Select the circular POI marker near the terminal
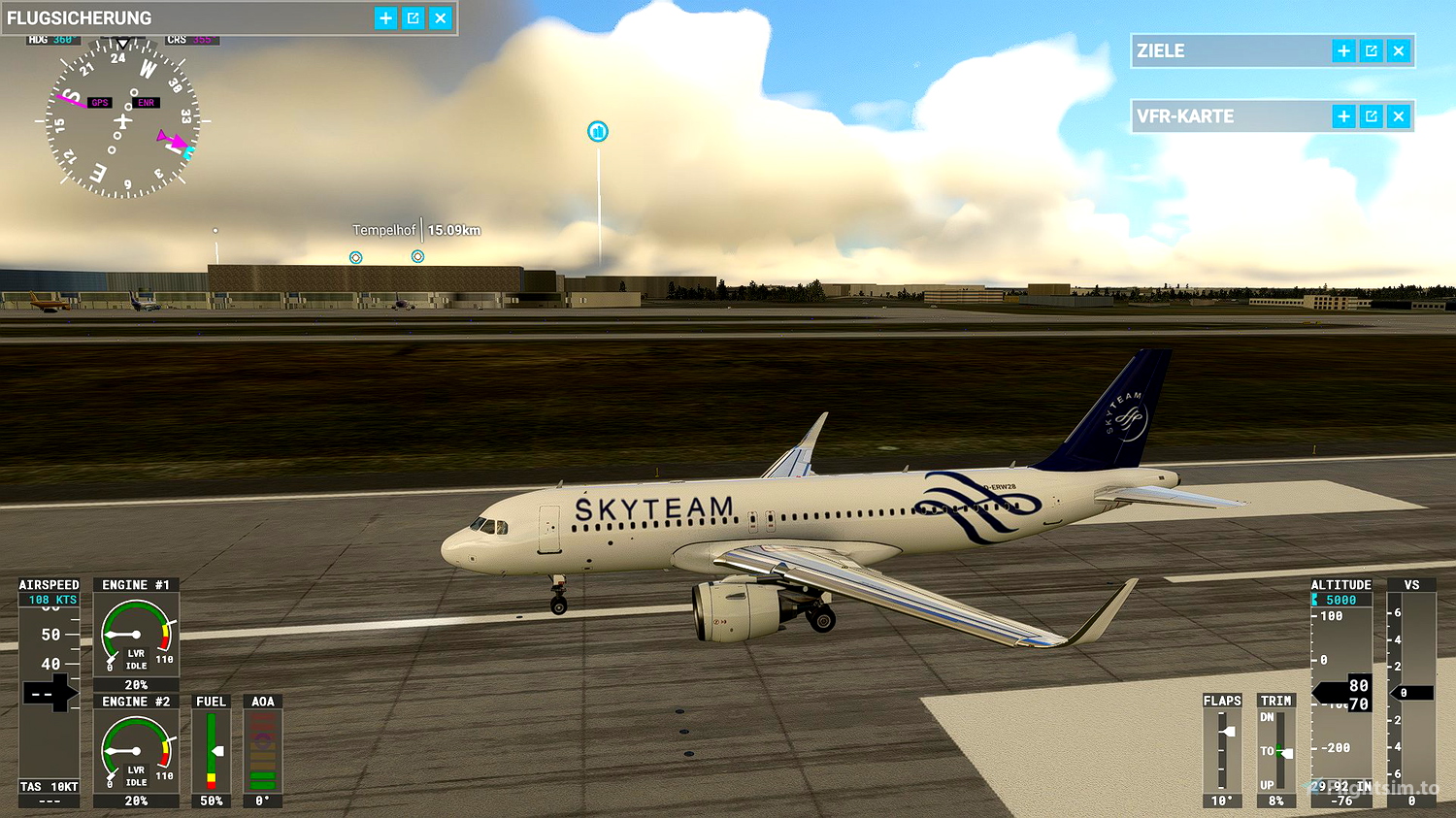The image size is (1456, 818). (355, 256)
